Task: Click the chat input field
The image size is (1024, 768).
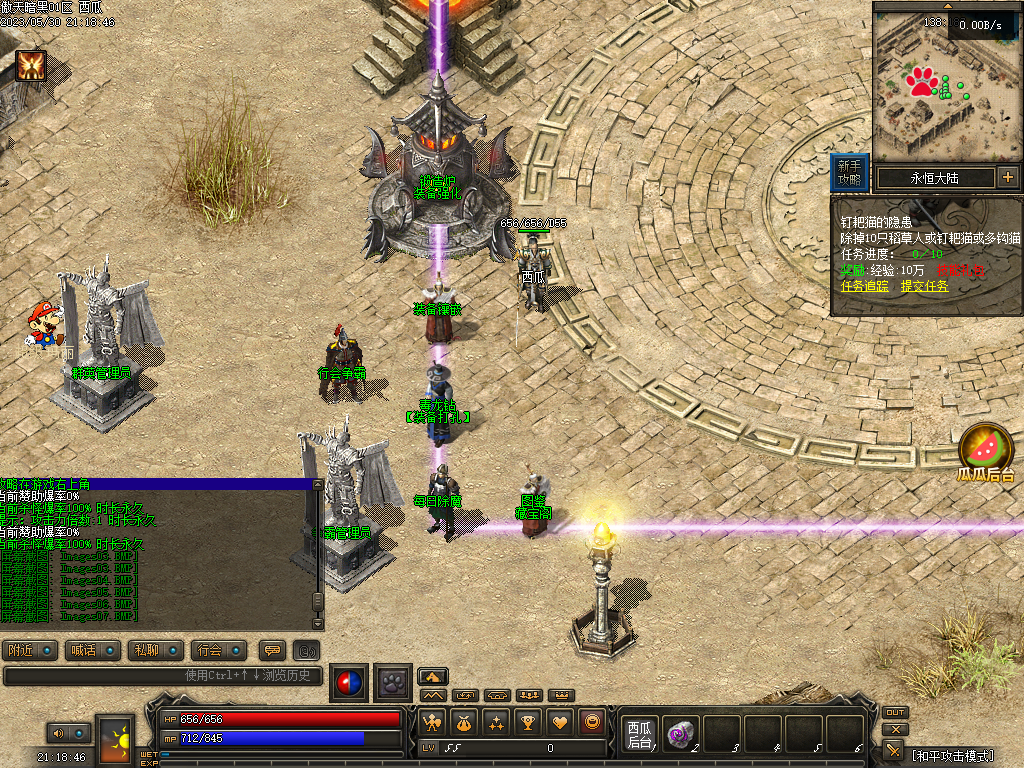Action: [165, 676]
